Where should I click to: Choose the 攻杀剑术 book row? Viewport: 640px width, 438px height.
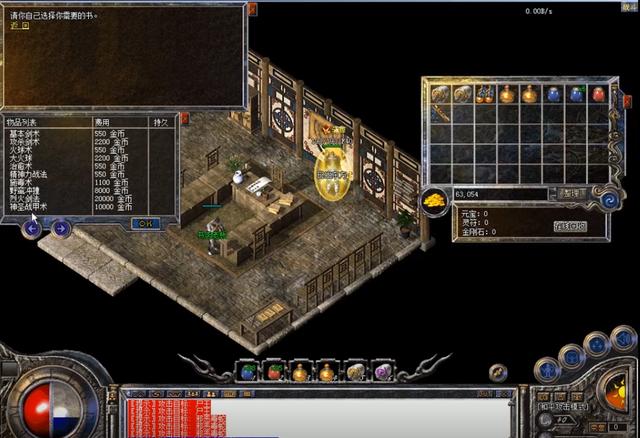(x=26, y=142)
